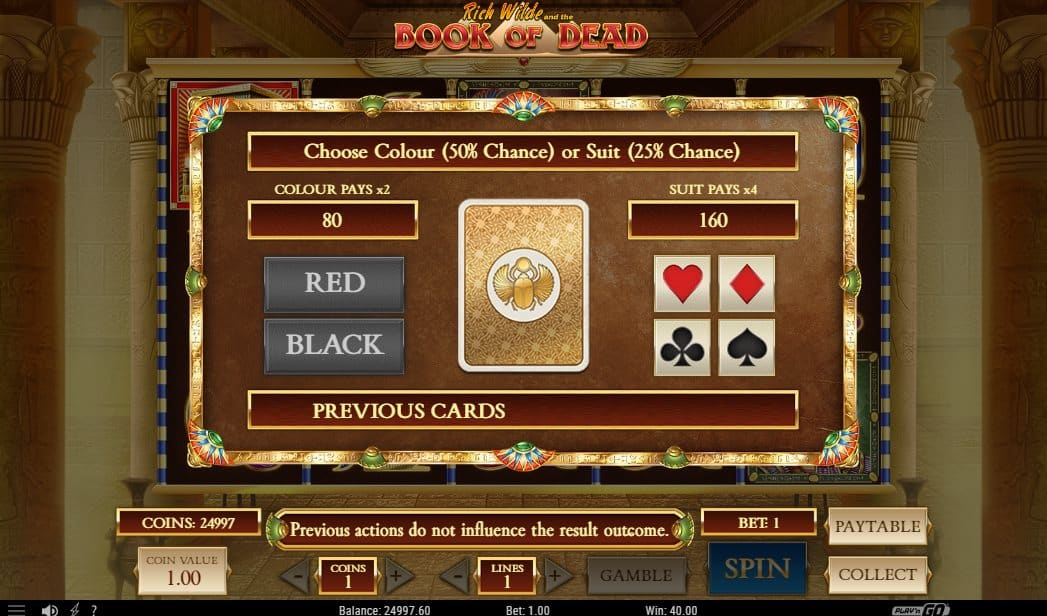This screenshot has width=1047, height=616.
Task: Pick the hearts suit
Action: [x=682, y=284]
